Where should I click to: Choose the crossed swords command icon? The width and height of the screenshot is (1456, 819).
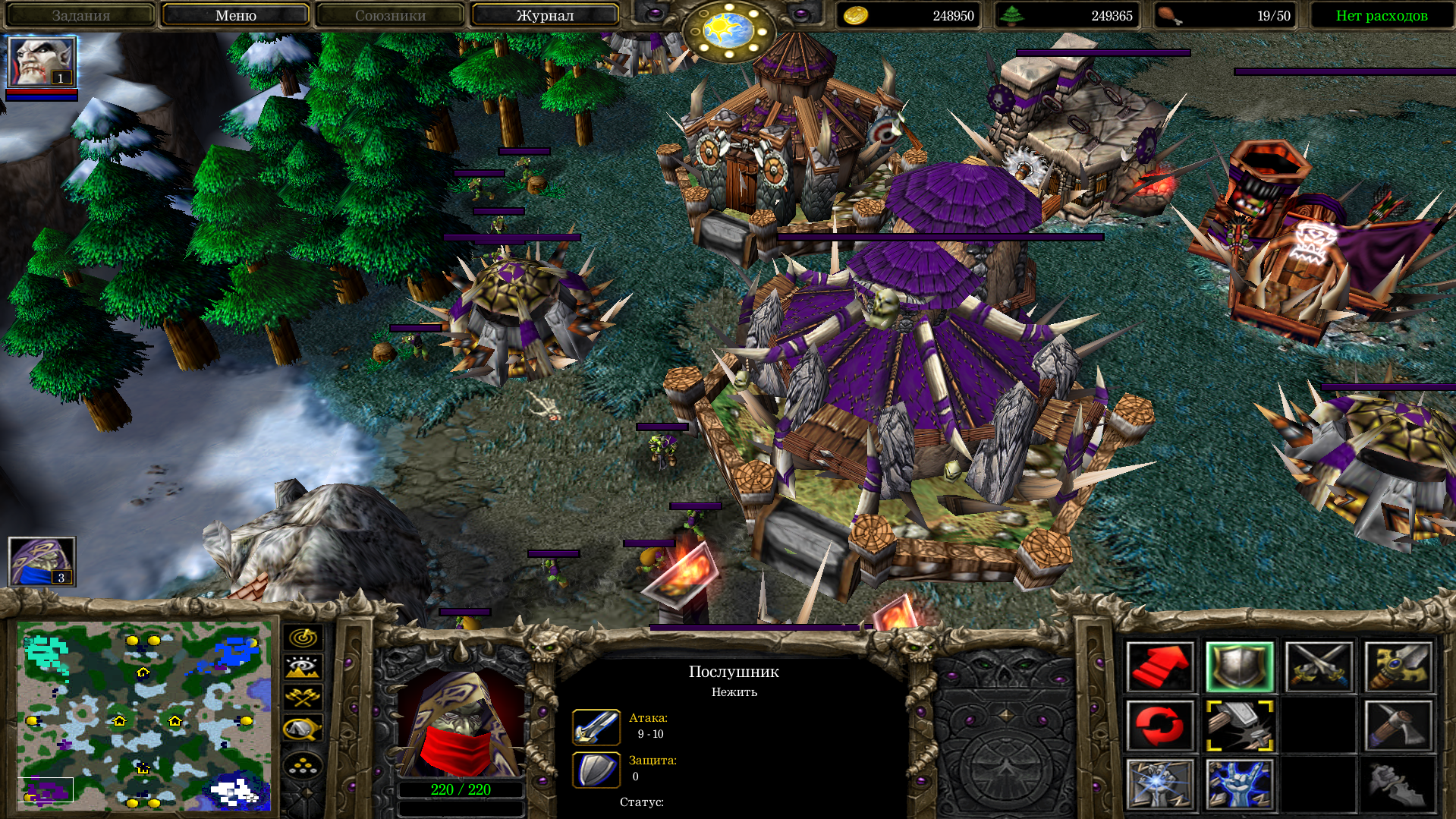[1319, 667]
